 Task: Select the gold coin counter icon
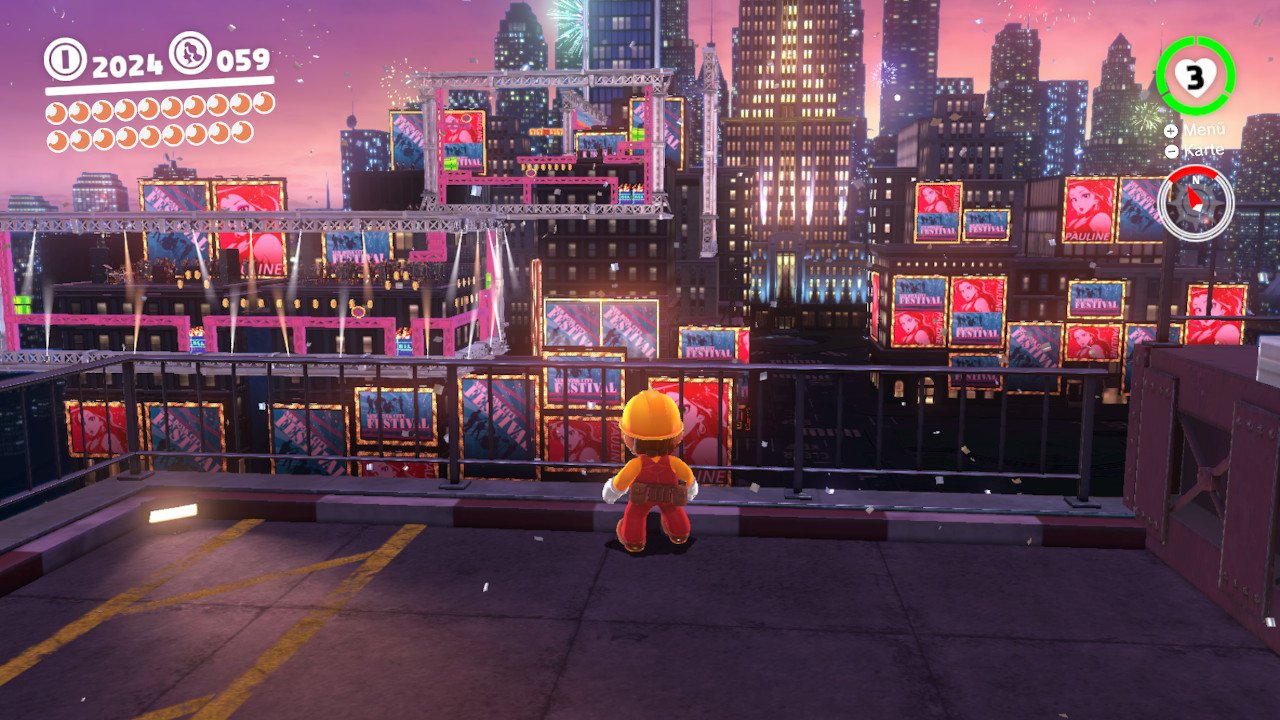[x=66, y=58]
